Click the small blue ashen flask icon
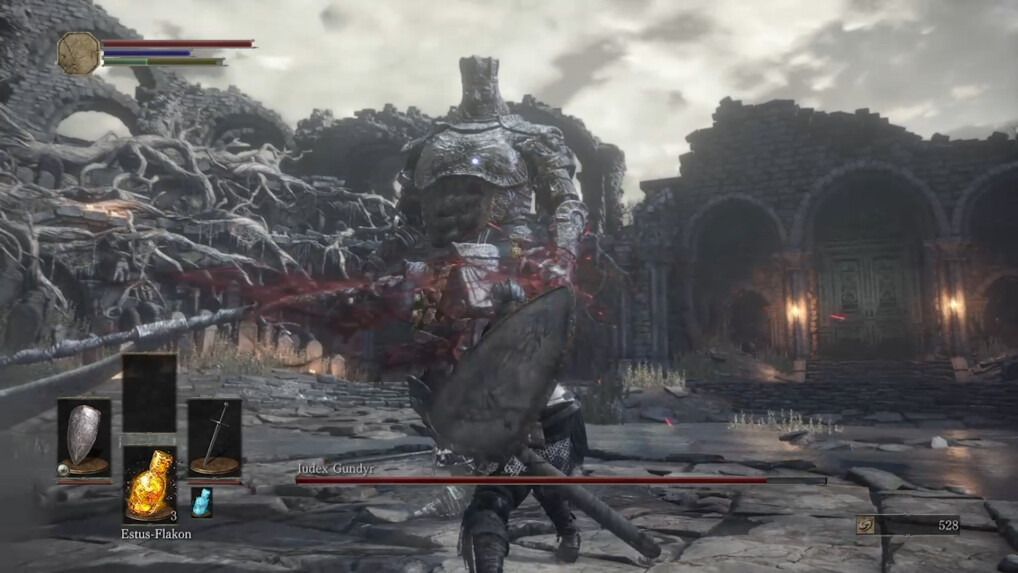This screenshot has height=573, width=1018. click(x=201, y=502)
